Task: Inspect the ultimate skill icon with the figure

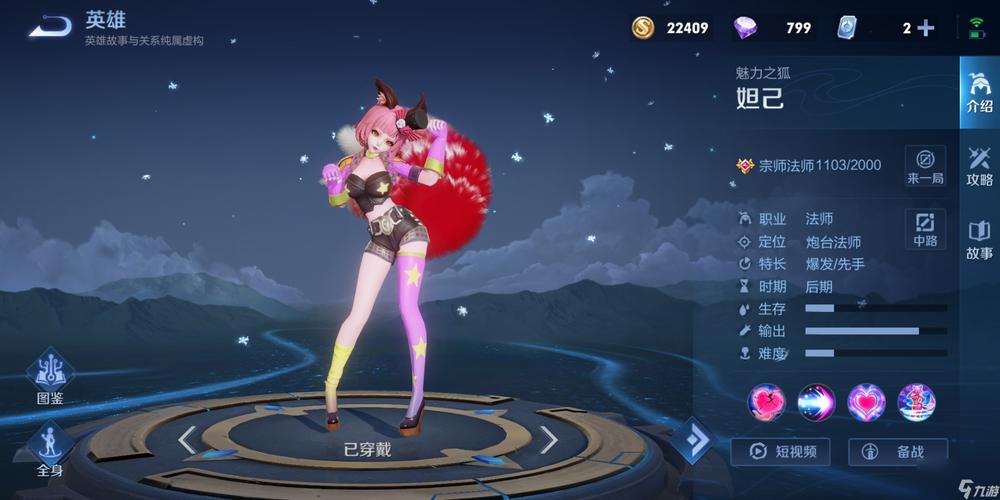Action: 916,402
